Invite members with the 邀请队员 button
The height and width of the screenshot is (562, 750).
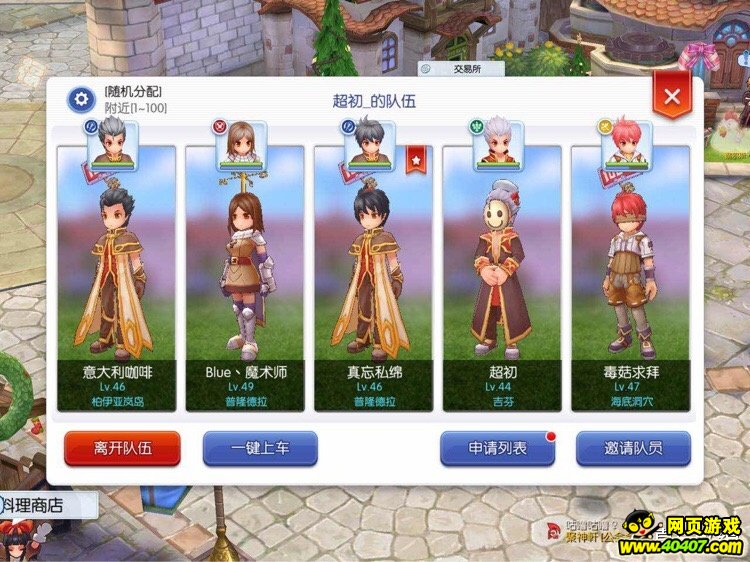coord(633,448)
